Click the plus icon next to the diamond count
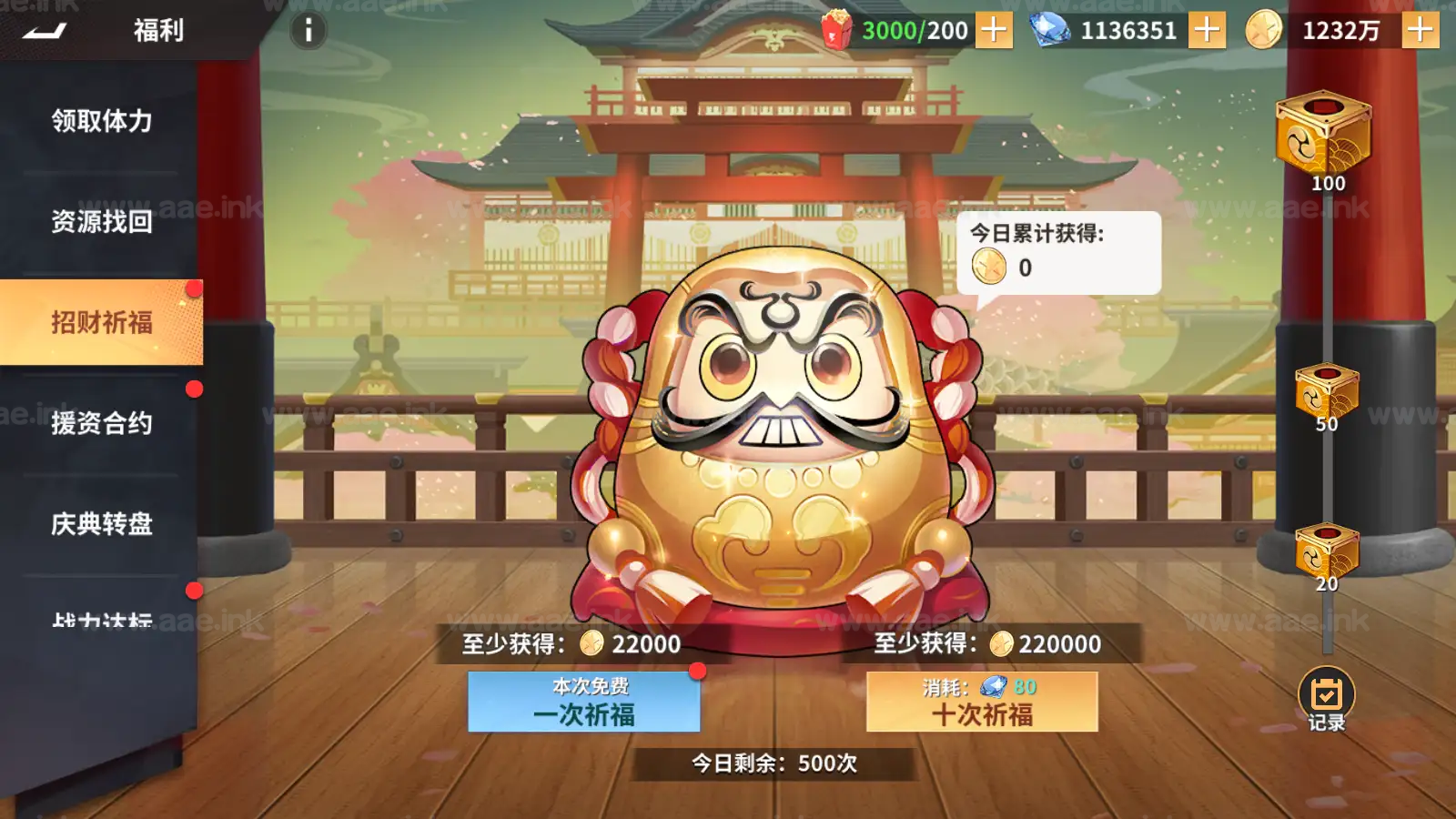This screenshot has width=1456, height=819. coord(1208,30)
